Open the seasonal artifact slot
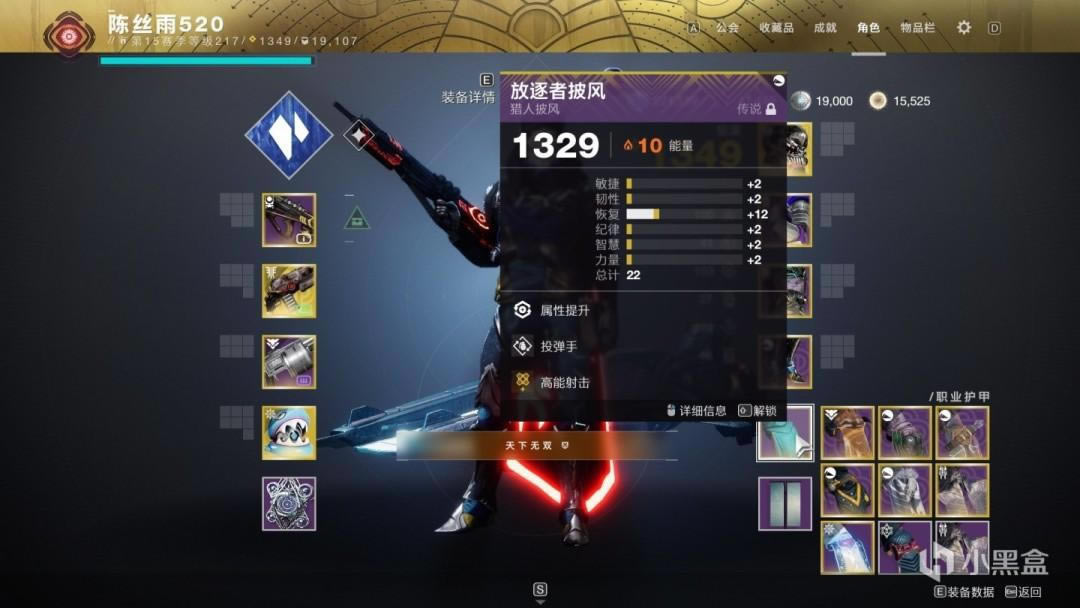 (x=289, y=504)
